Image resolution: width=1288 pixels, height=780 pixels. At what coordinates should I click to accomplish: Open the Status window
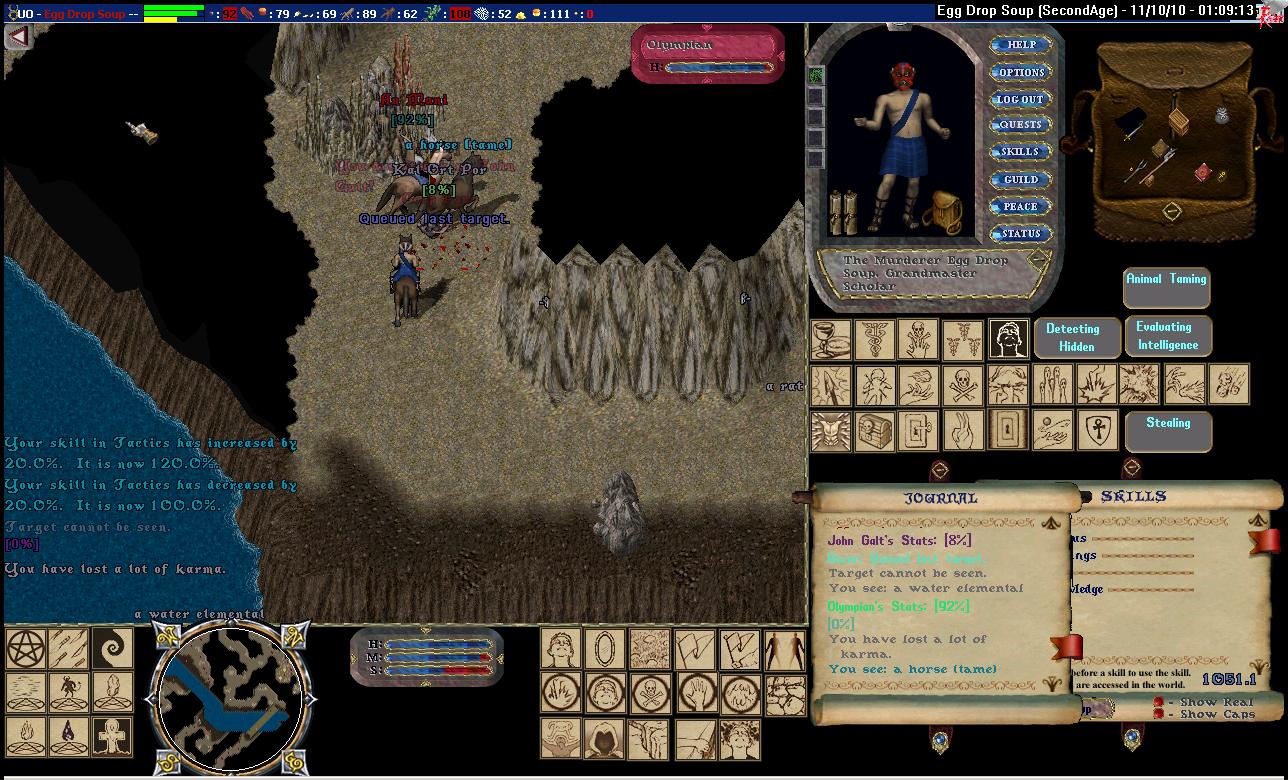[1020, 233]
